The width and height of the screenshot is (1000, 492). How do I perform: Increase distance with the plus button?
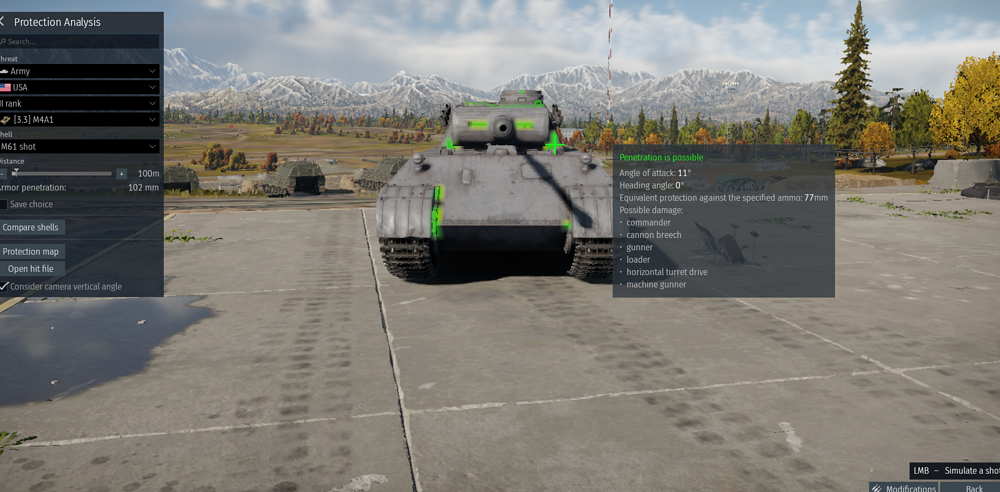(122, 174)
